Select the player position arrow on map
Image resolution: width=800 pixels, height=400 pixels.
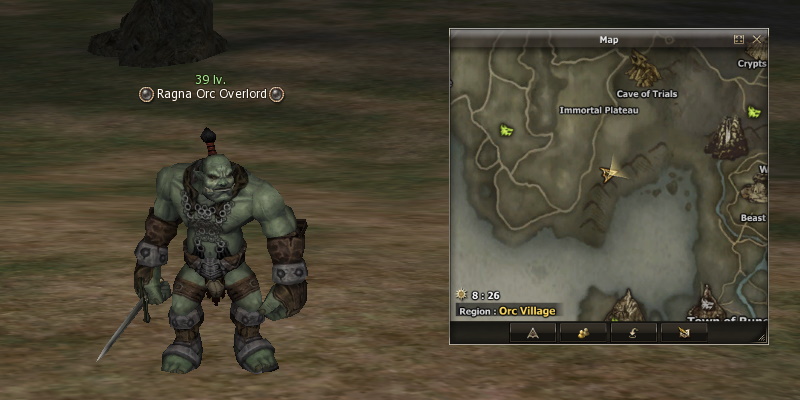click(x=608, y=173)
